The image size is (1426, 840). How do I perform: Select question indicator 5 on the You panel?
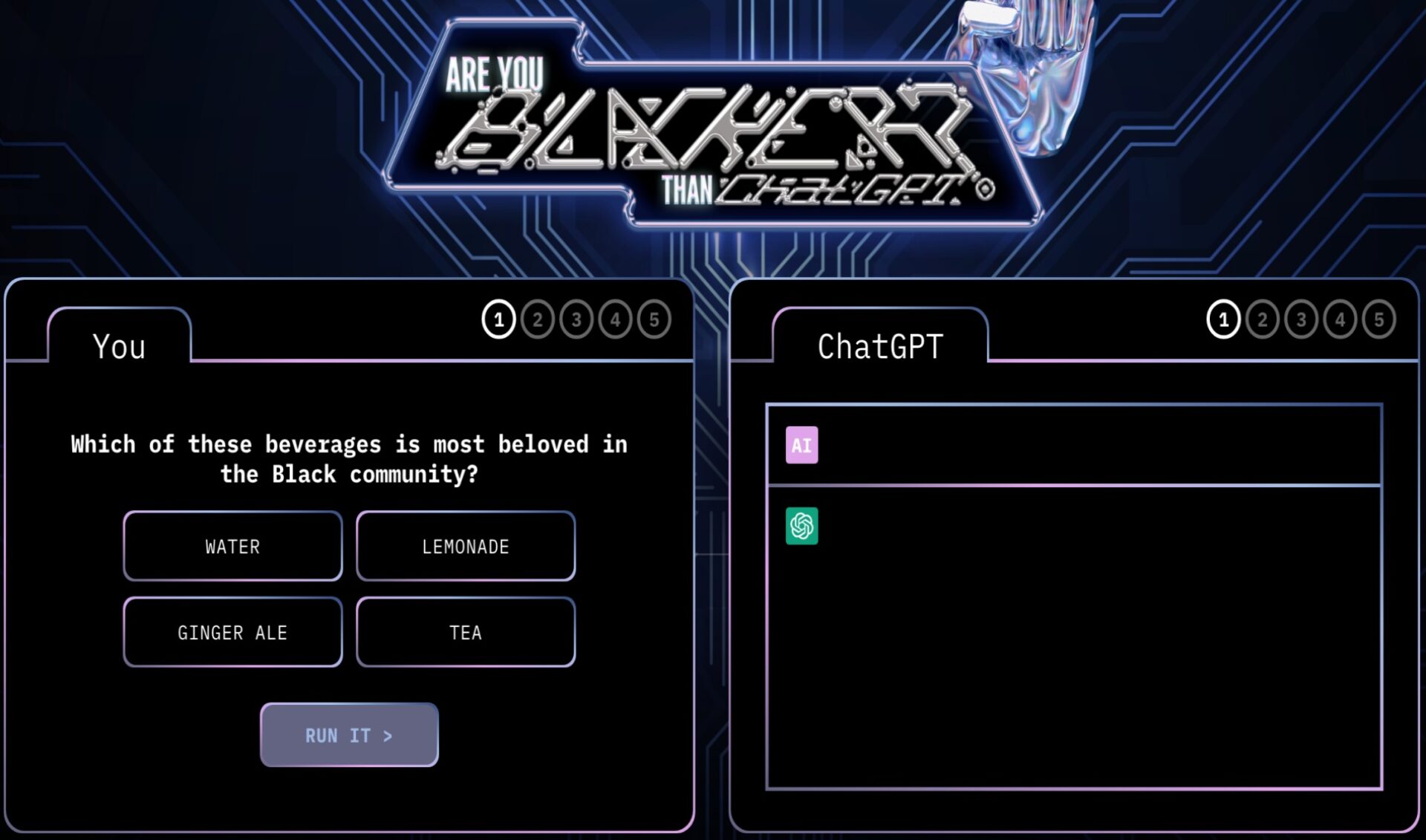pyautogui.click(x=654, y=319)
